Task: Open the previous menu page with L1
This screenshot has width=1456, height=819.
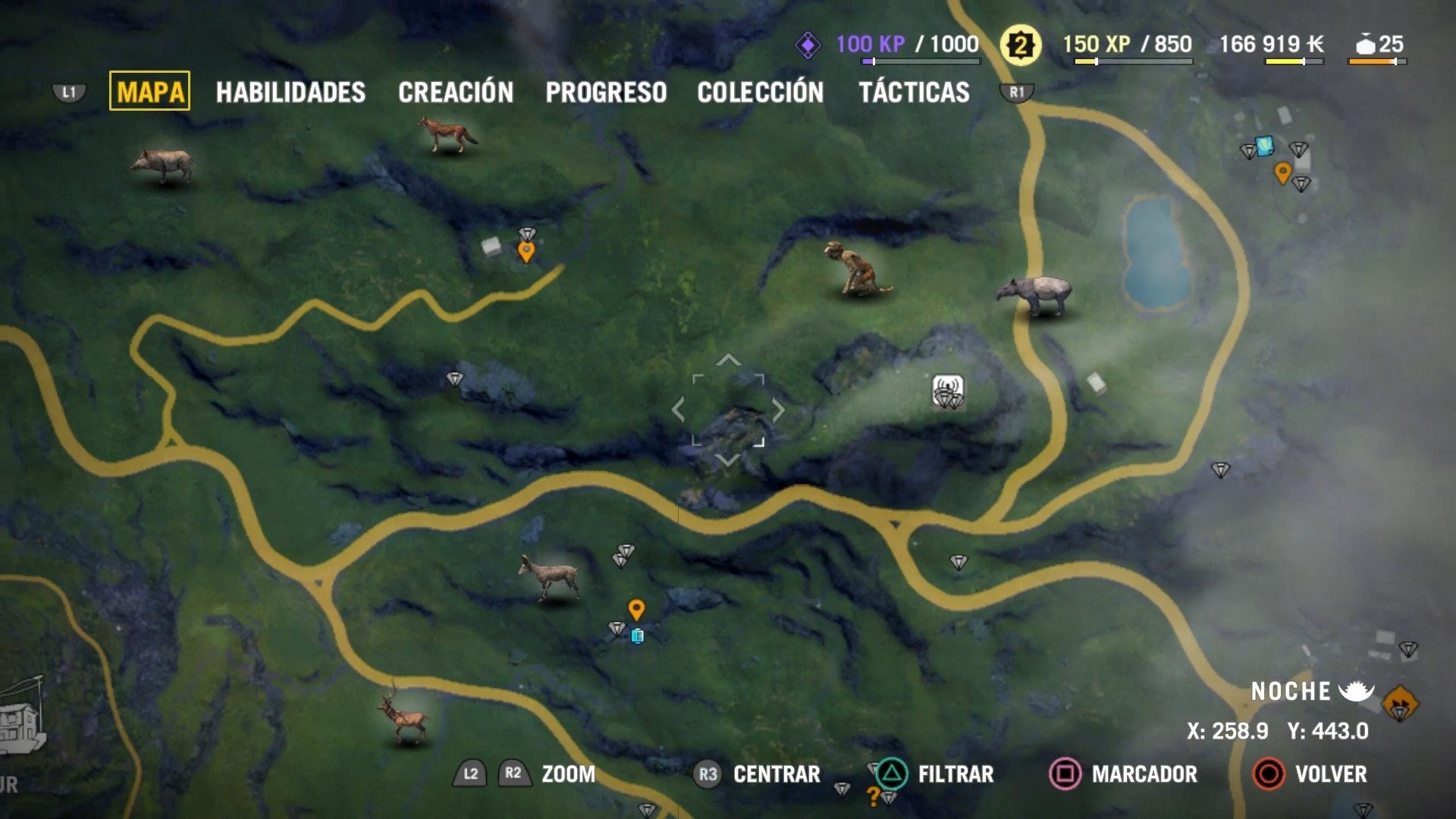Action: tap(68, 89)
